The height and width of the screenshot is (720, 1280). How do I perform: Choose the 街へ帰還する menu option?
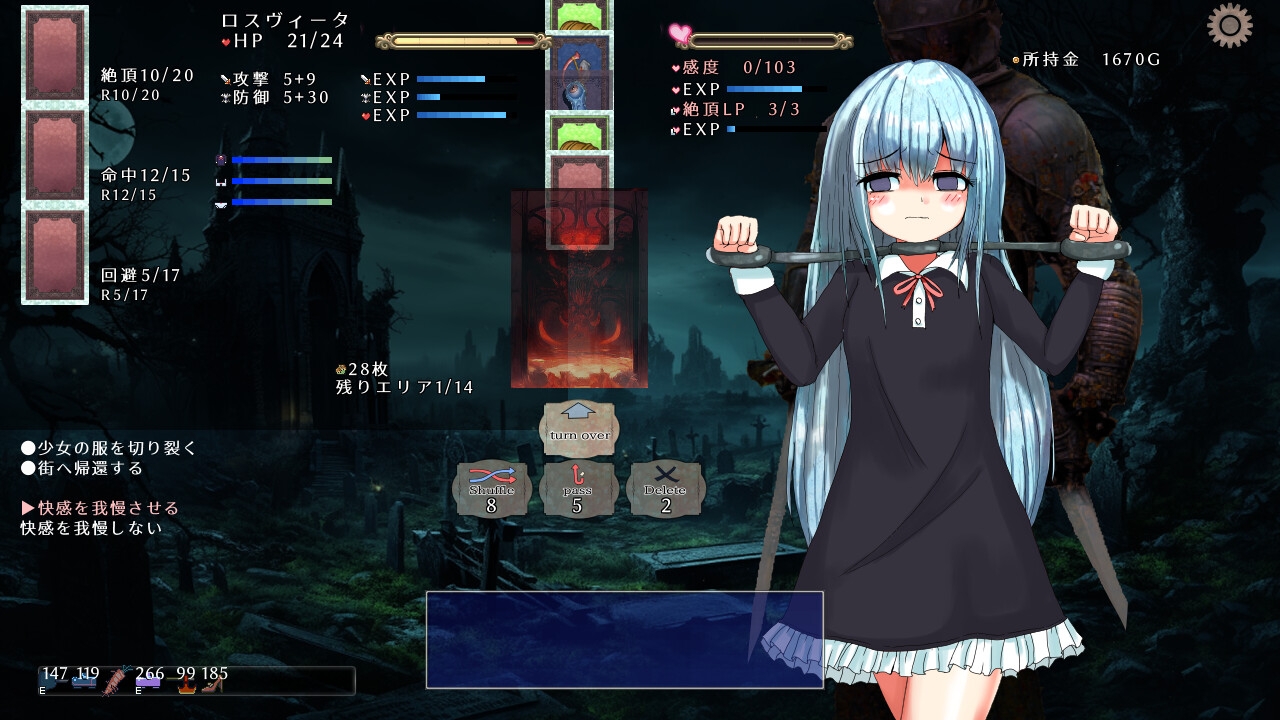tap(88, 468)
